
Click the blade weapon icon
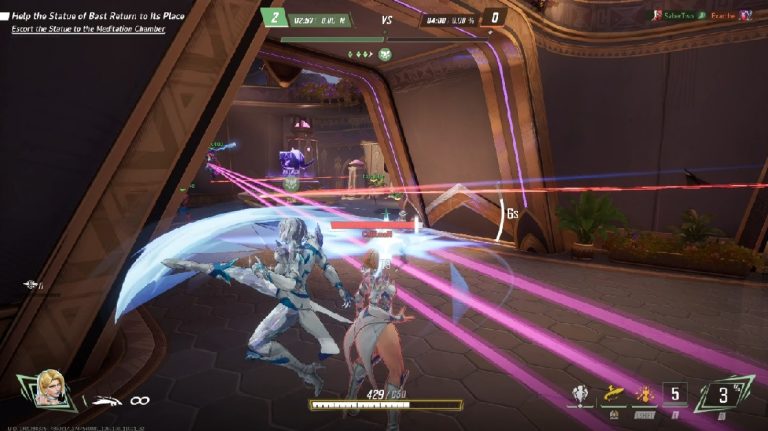pos(102,400)
